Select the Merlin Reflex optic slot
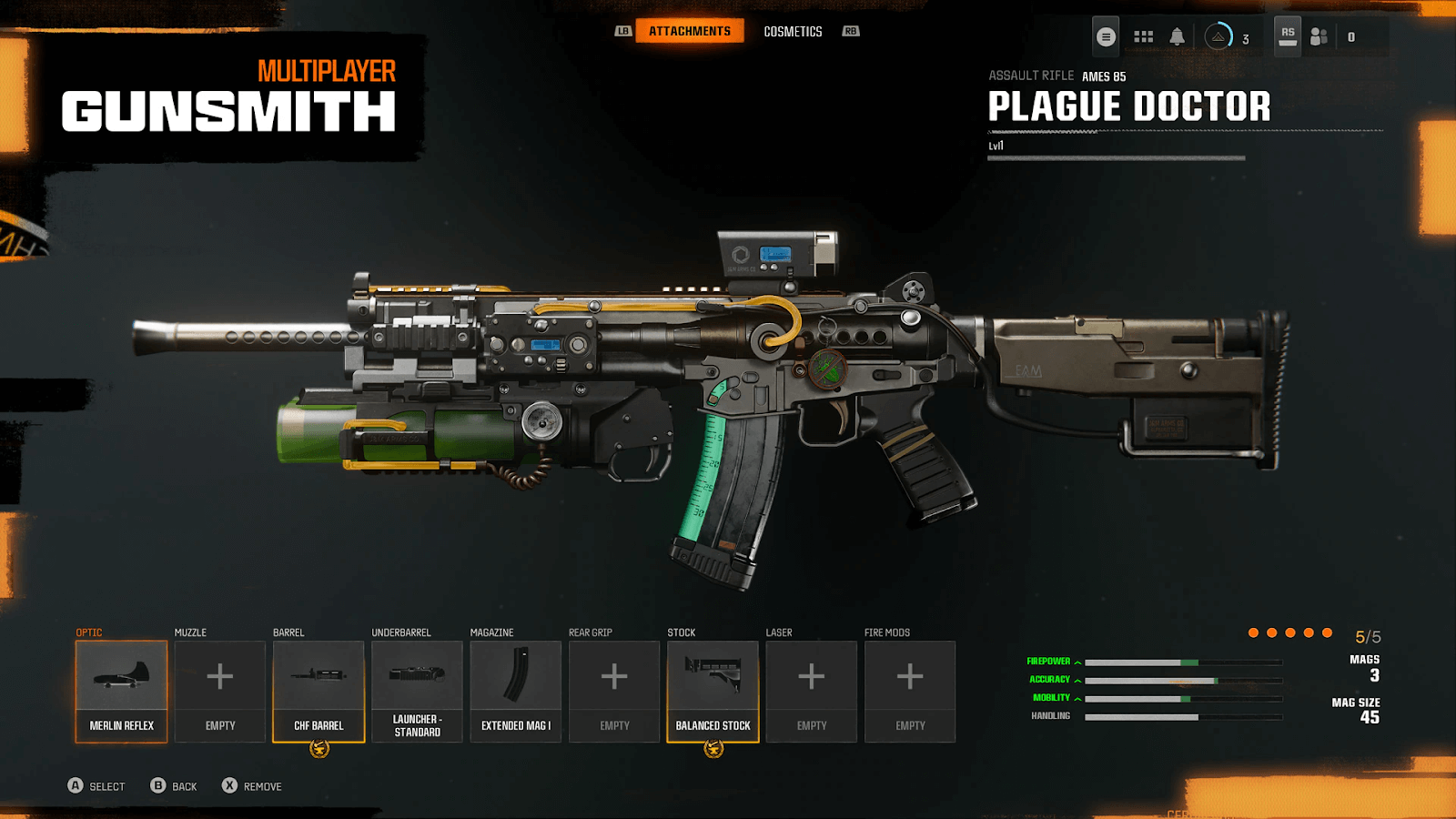 point(121,691)
